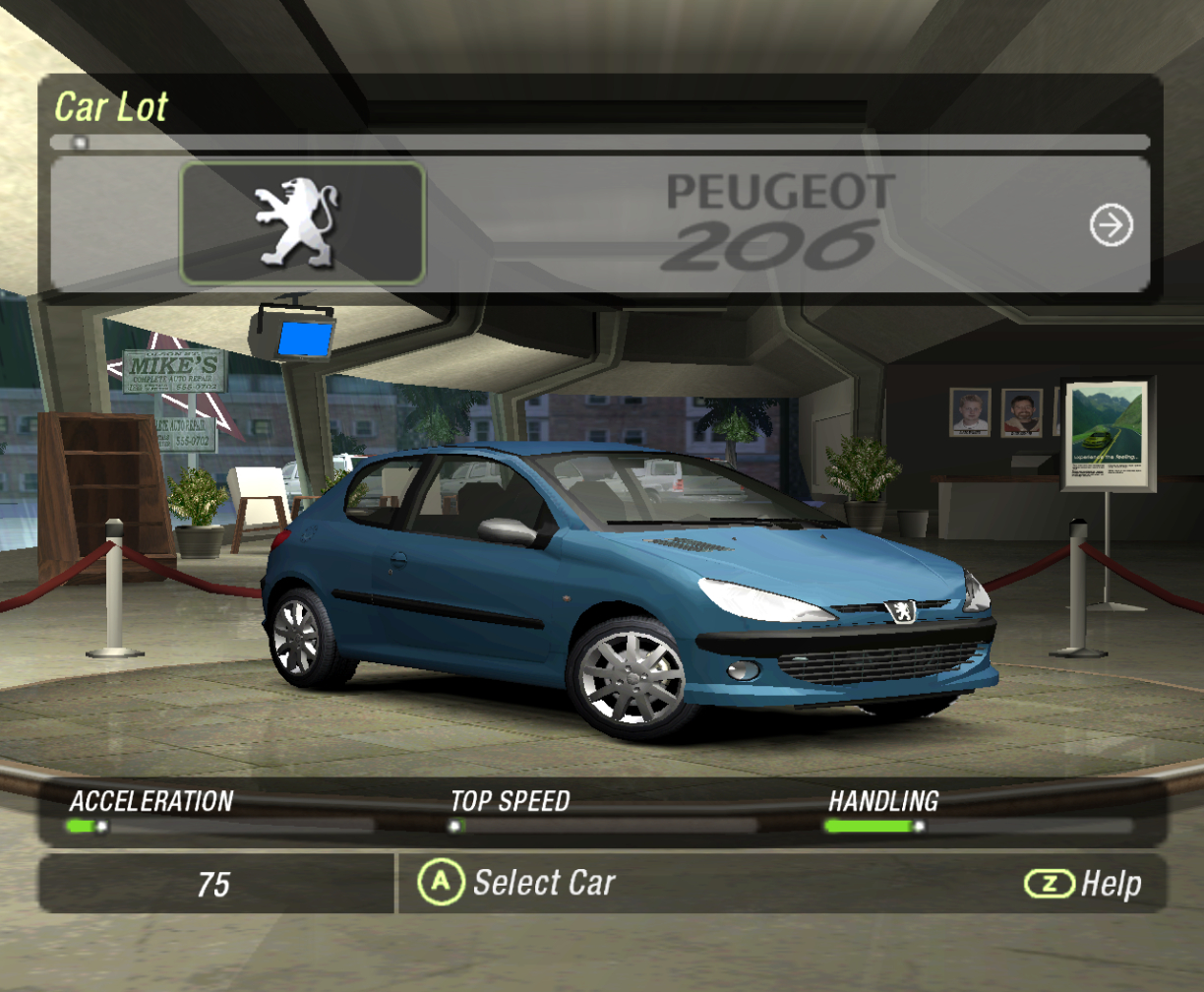Advance to the next car with the arrow
Viewport: 1204px width, 992px height.
point(1112,226)
